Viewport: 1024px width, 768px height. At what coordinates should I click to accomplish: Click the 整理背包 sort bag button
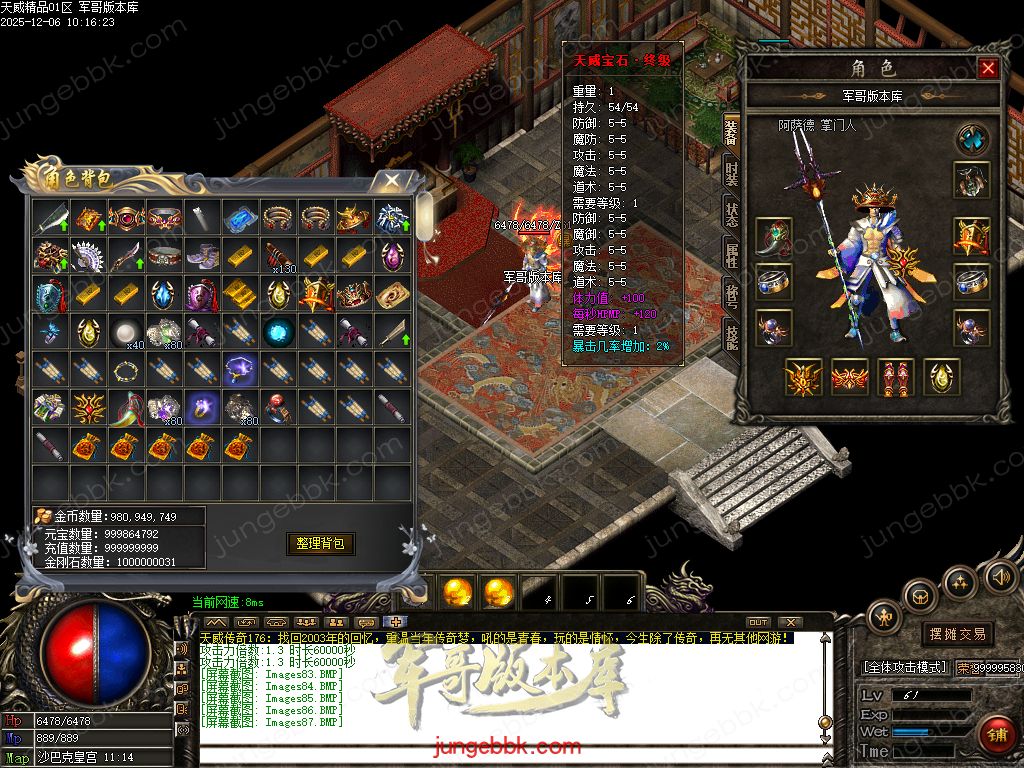click(321, 543)
